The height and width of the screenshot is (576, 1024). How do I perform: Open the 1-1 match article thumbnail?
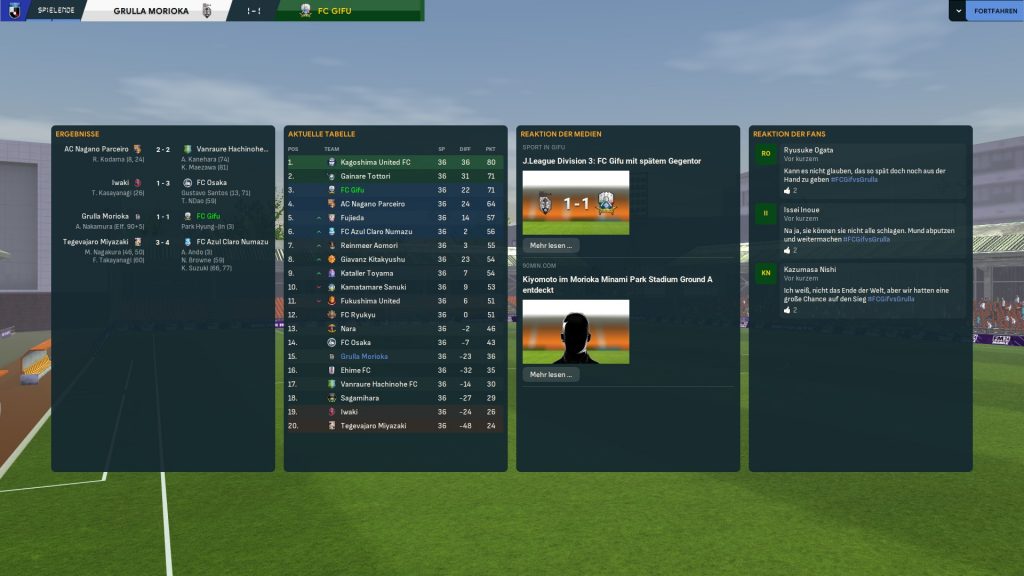(x=576, y=202)
